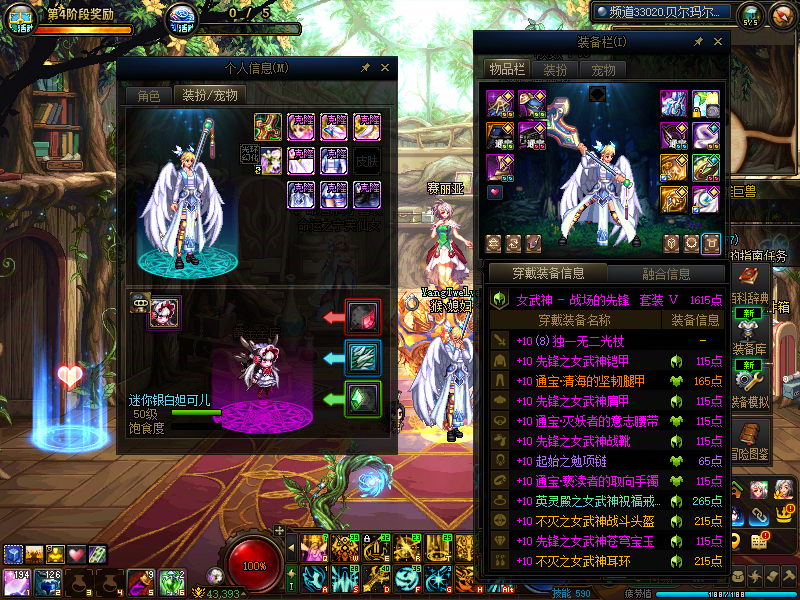Screen dimensions: 800x600
Task: Pin the equipment panel window
Action: click(x=699, y=42)
